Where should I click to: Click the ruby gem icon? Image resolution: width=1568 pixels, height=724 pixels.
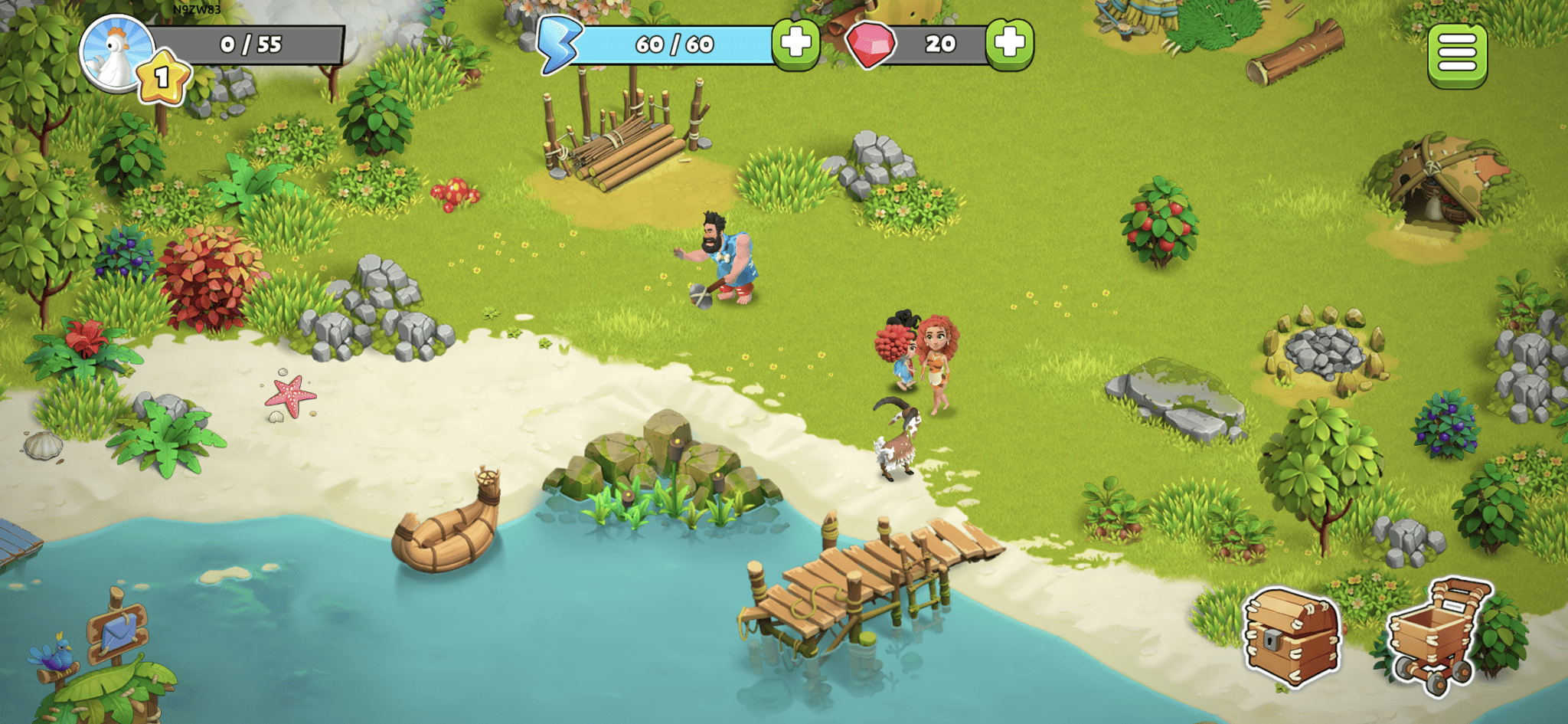click(873, 44)
